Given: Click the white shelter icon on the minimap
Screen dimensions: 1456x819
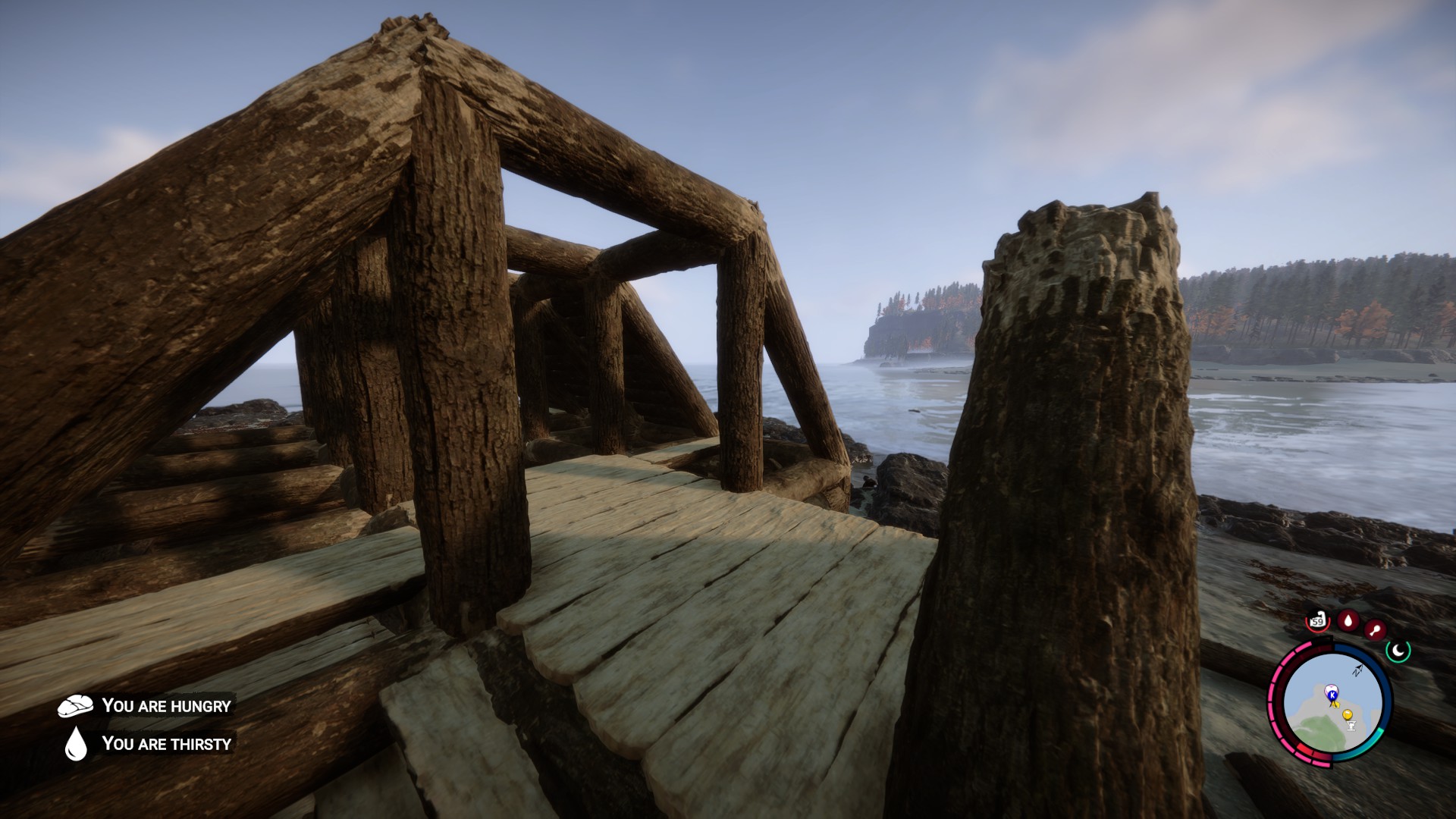Looking at the screenshot, I should [1351, 726].
